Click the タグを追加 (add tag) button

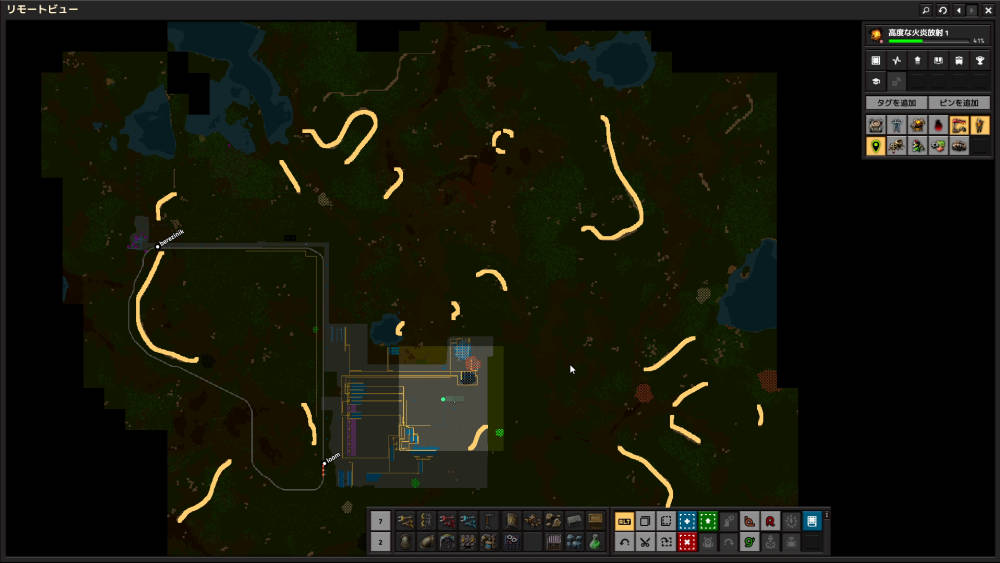pos(896,103)
